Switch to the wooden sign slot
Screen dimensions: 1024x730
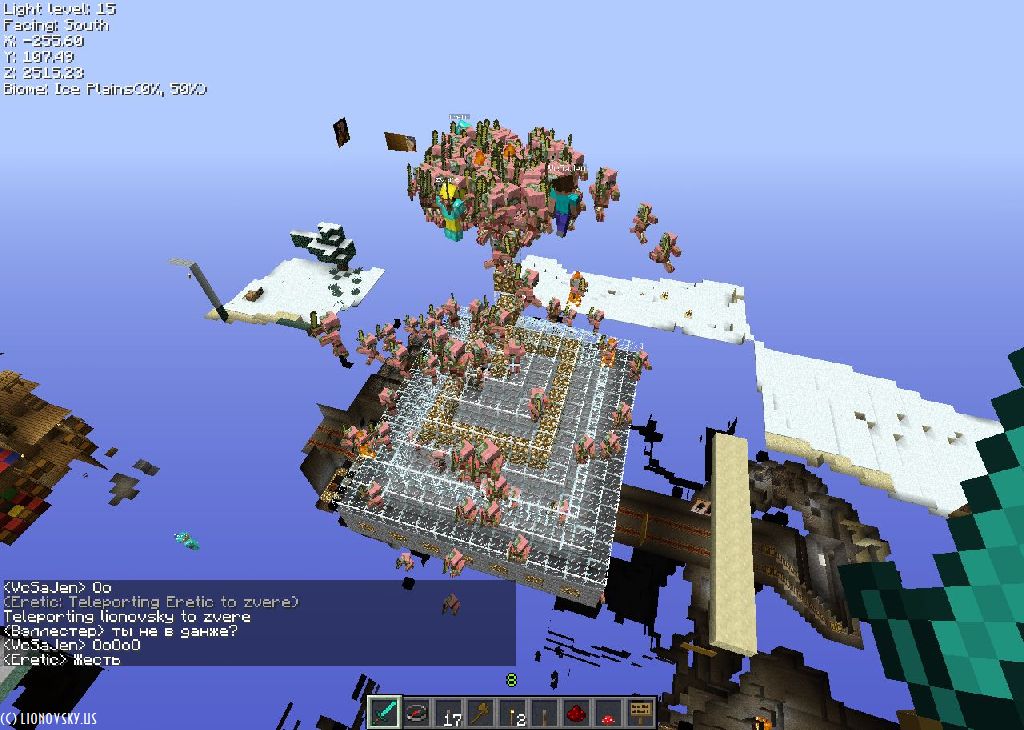(641, 712)
